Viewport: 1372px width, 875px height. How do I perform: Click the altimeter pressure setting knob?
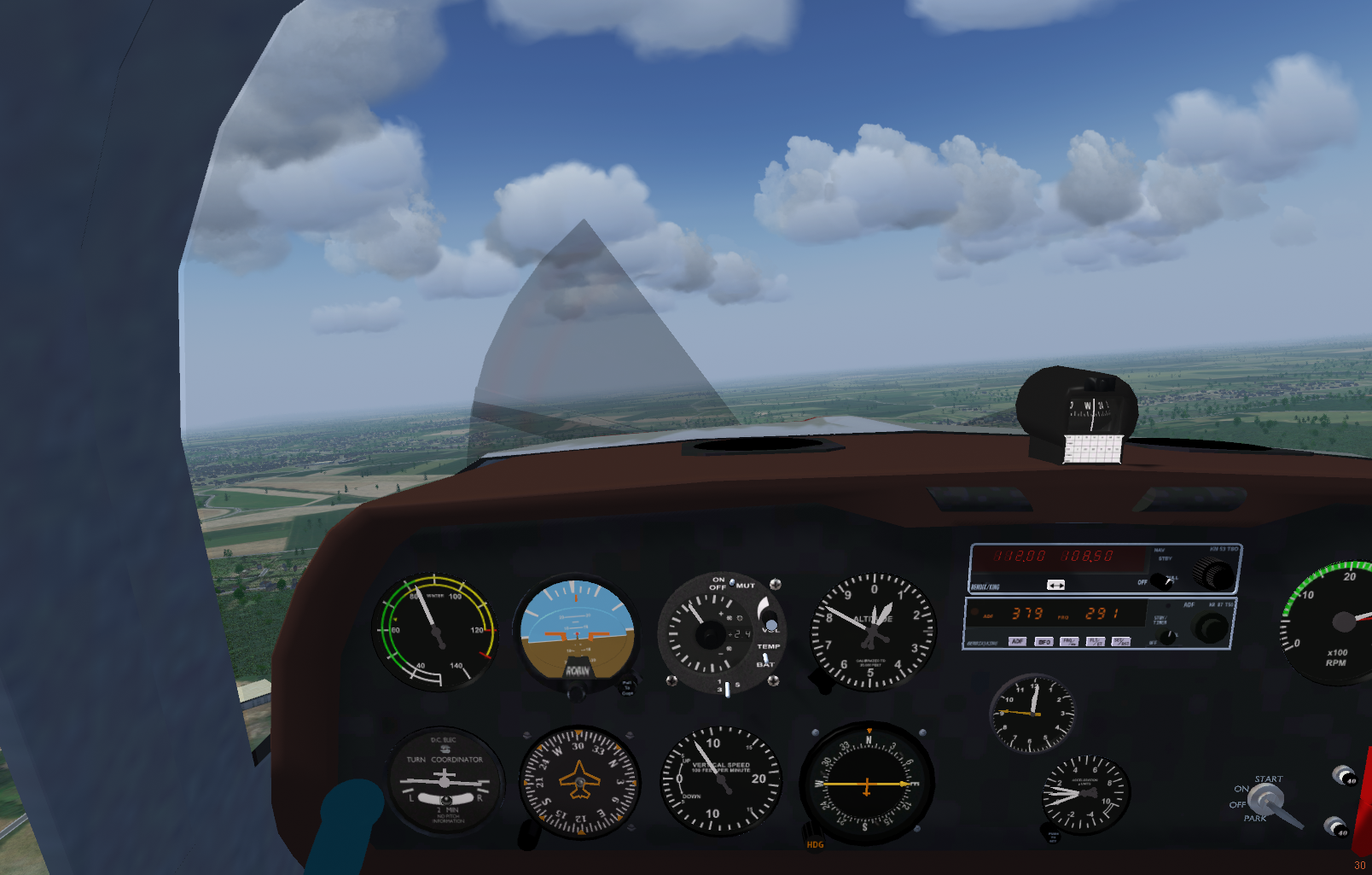823,680
